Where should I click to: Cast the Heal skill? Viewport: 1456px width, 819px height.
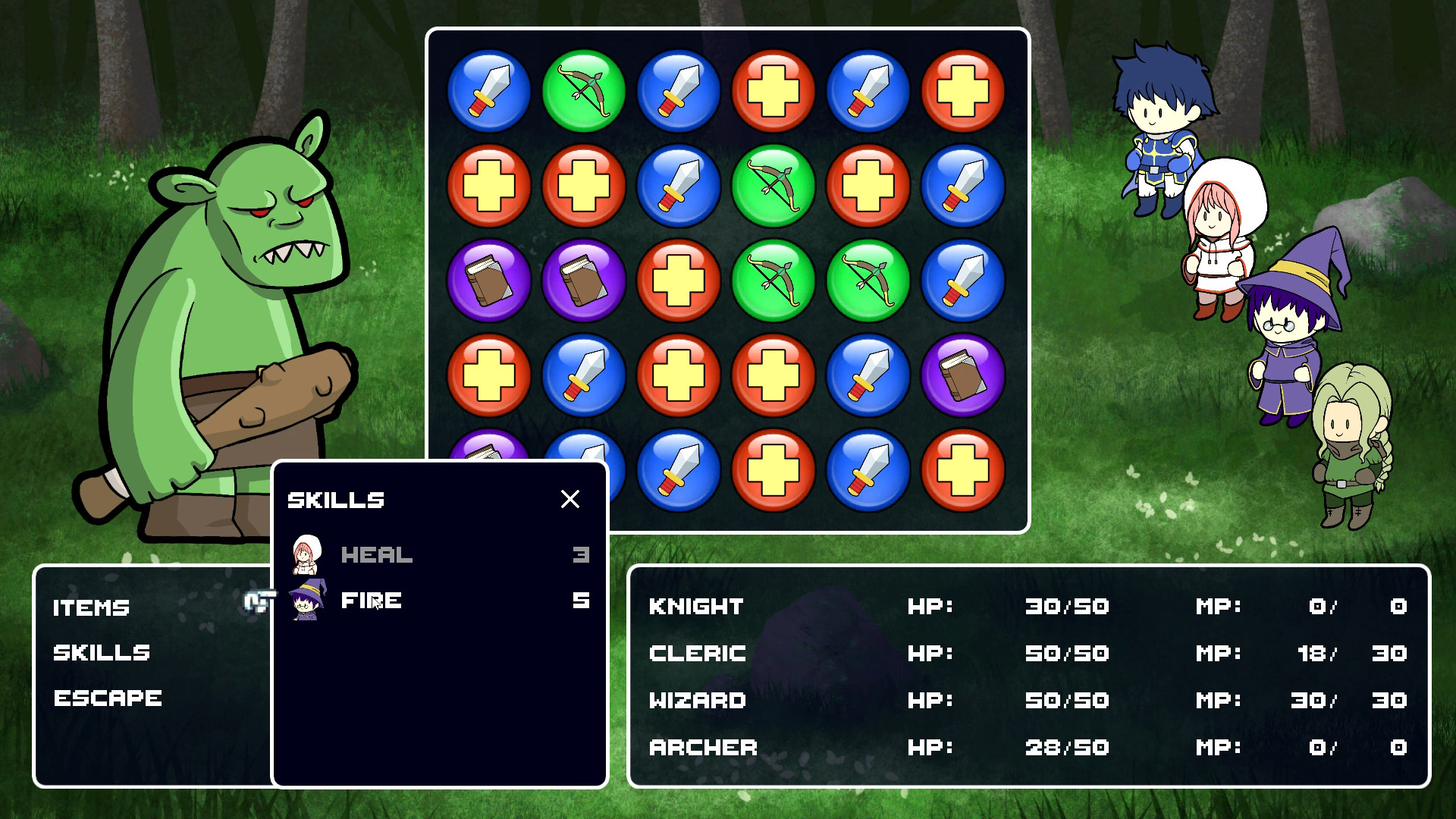(375, 554)
